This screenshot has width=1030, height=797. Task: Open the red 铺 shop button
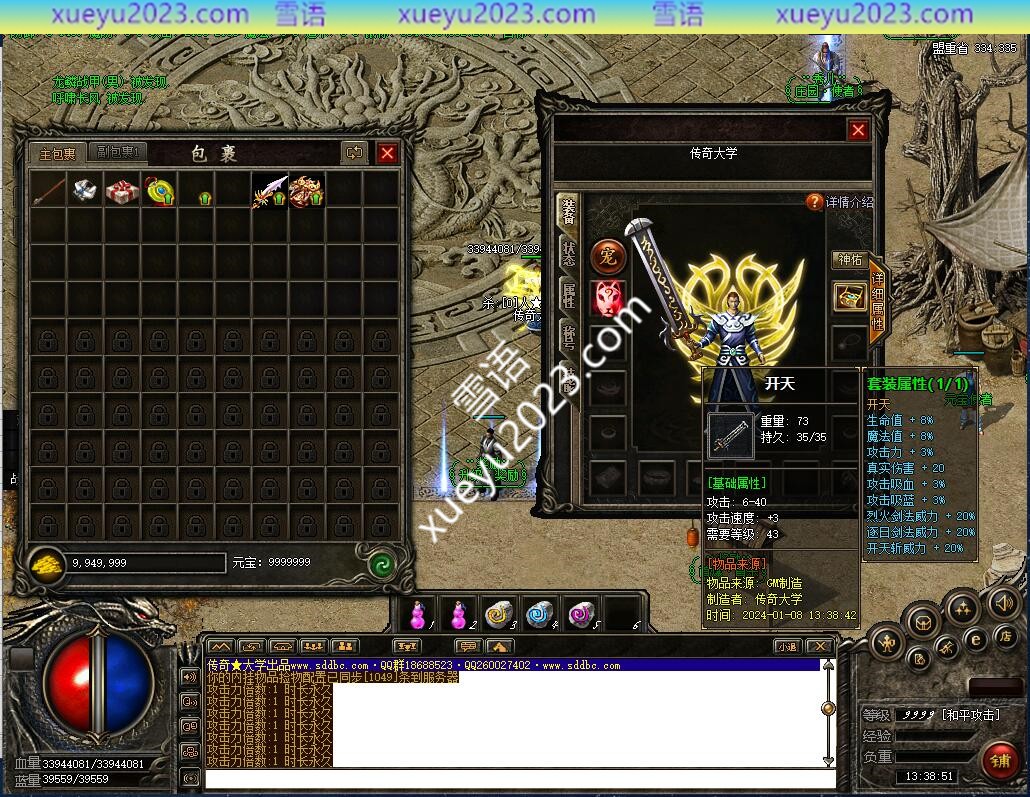point(998,759)
